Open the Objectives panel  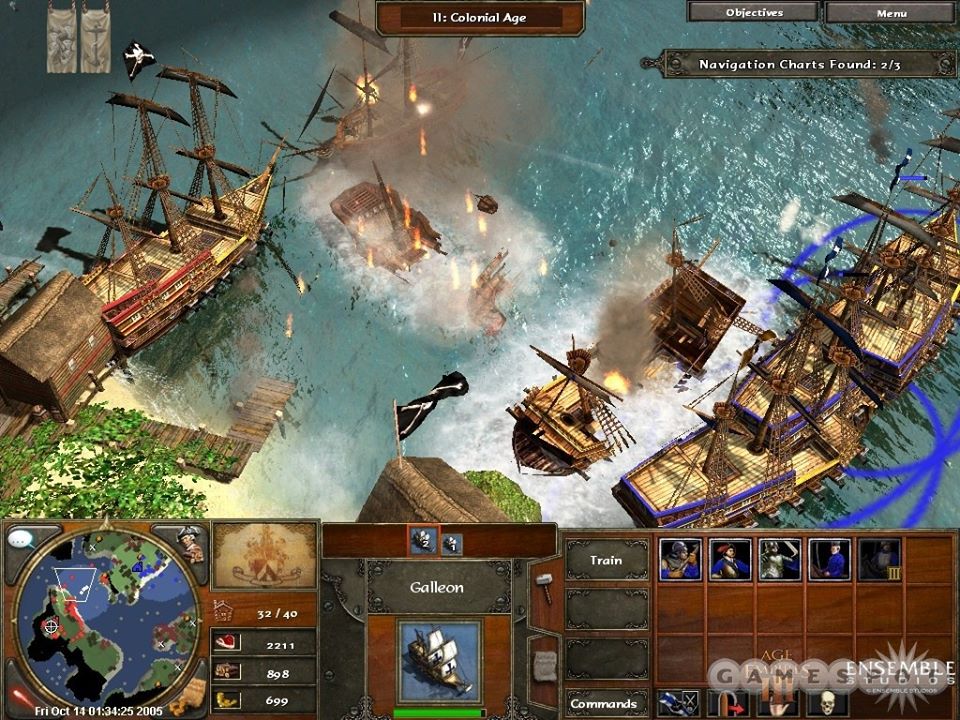point(755,13)
